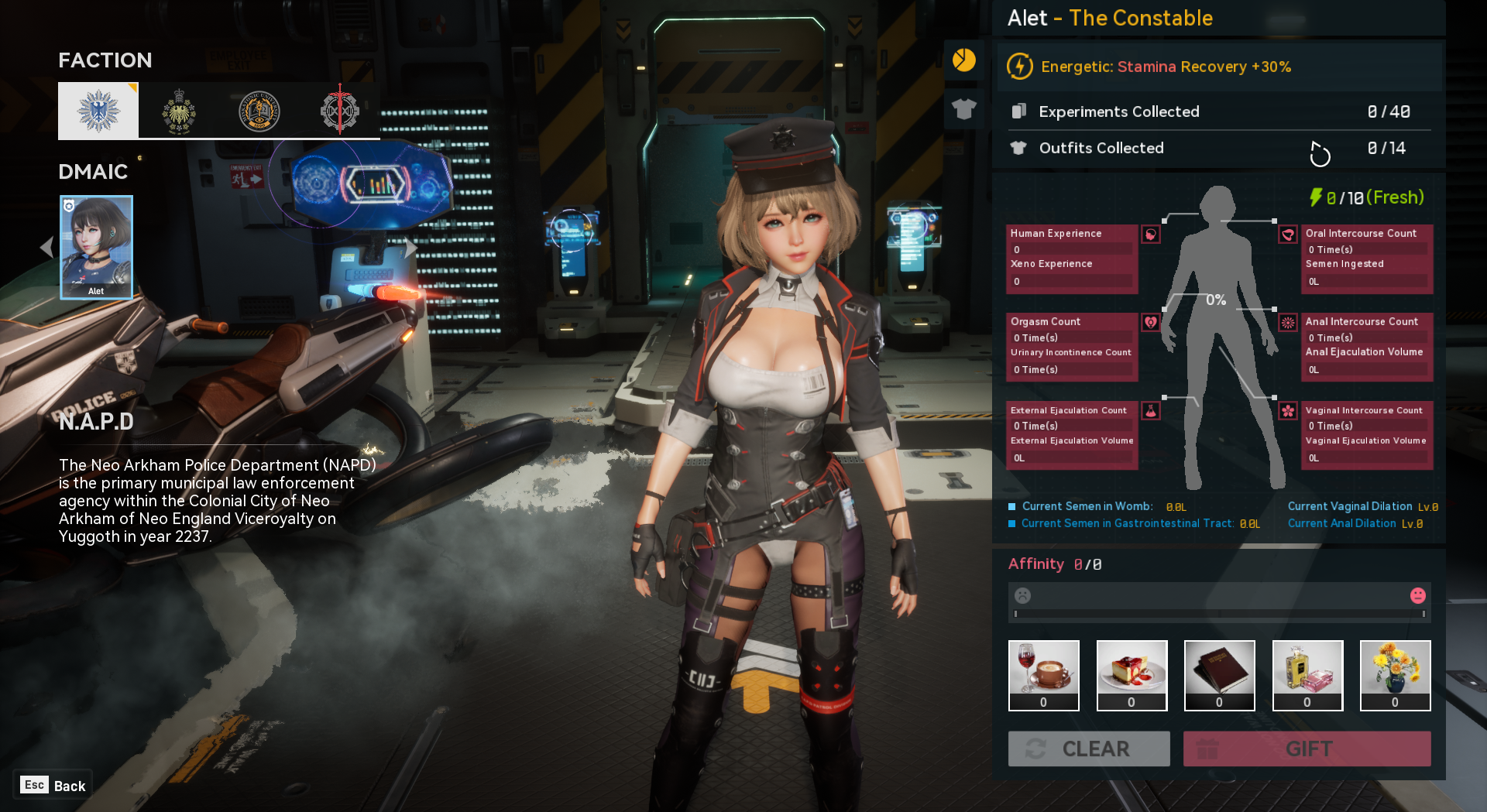Image resolution: width=1487 pixels, height=812 pixels.
Task: Click the Oral Intercourse Count heart icon
Action: click(1288, 235)
